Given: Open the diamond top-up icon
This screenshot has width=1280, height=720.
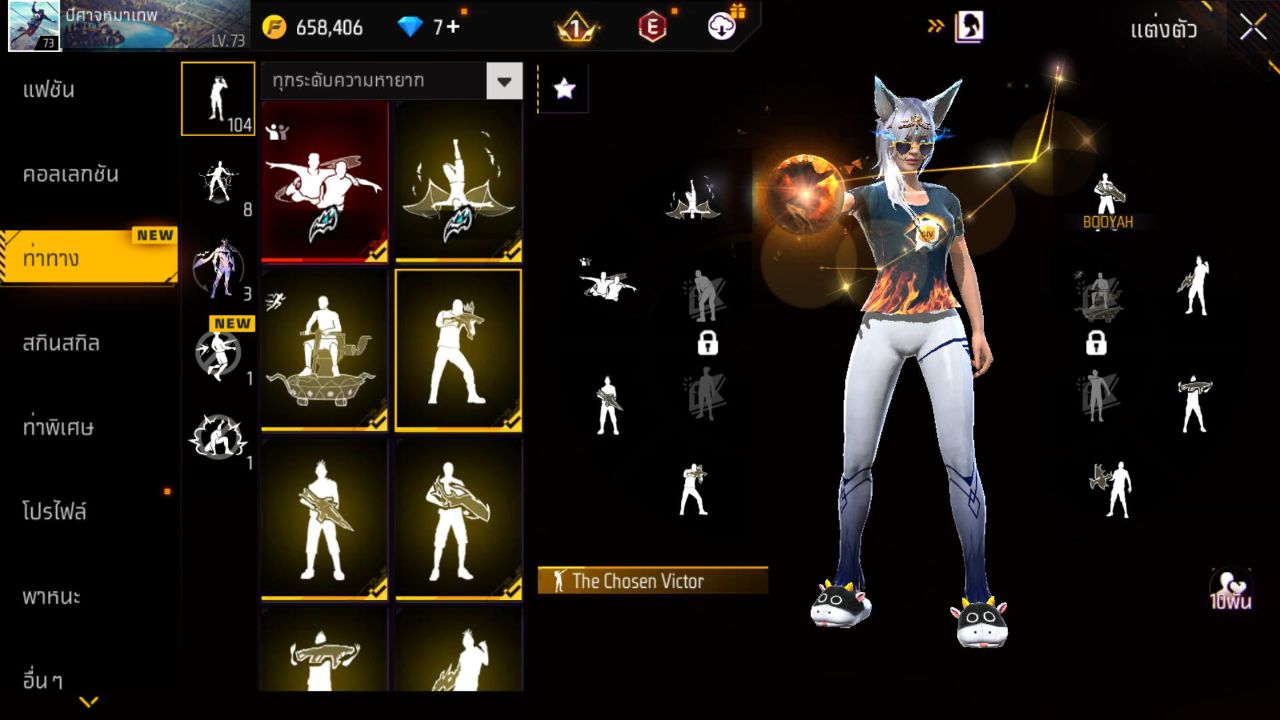Looking at the screenshot, I should [x=410, y=28].
